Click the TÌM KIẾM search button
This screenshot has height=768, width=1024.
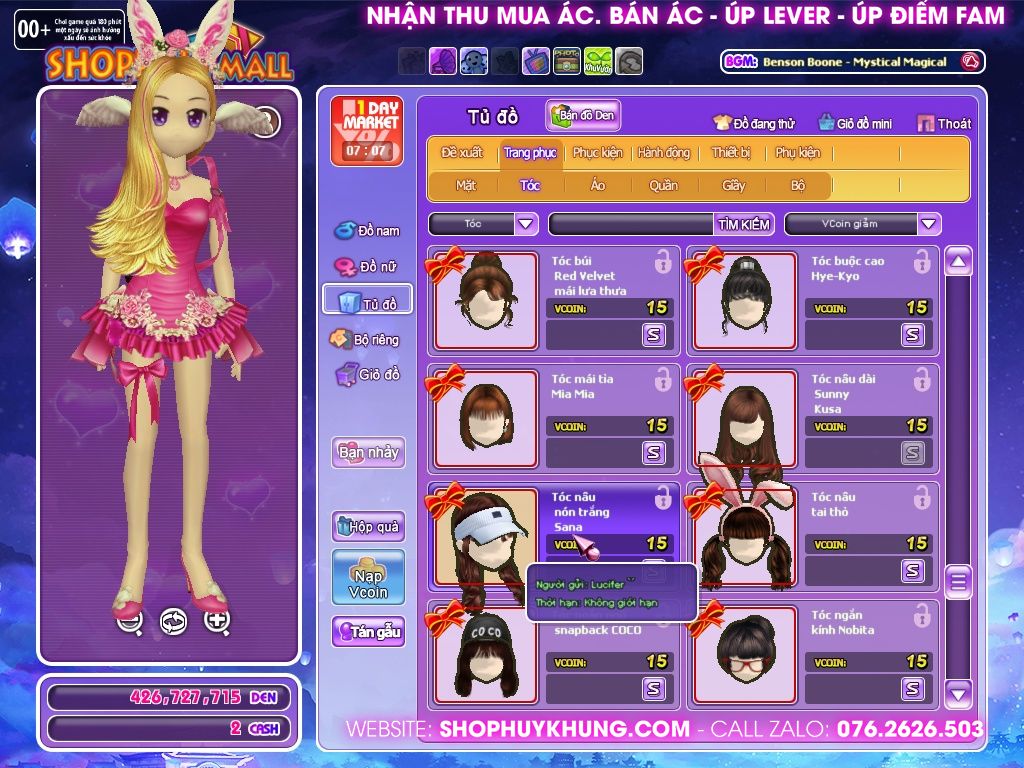click(744, 224)
